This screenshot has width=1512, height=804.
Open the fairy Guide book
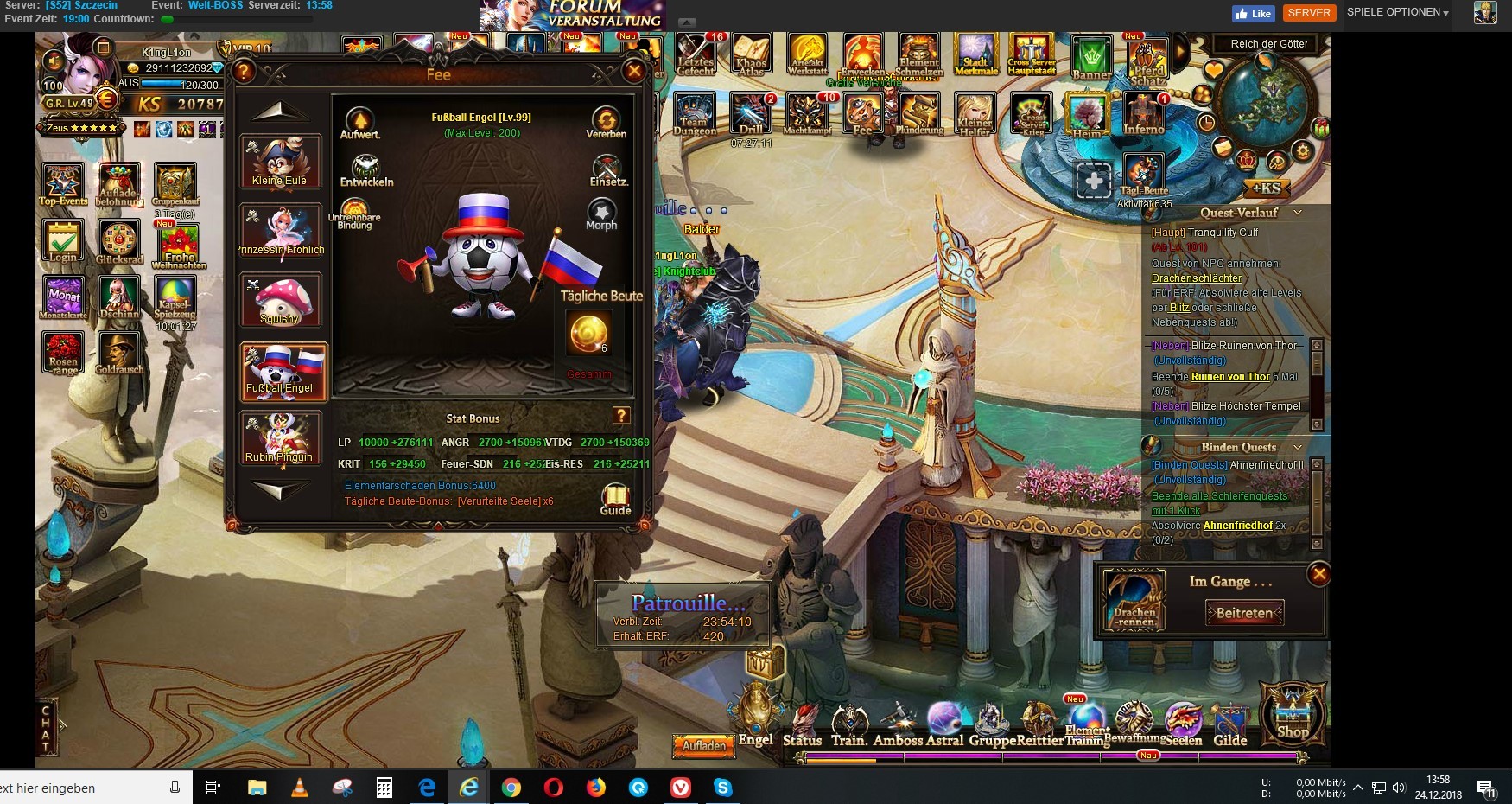pyautogui.click(x=615, y=499)
